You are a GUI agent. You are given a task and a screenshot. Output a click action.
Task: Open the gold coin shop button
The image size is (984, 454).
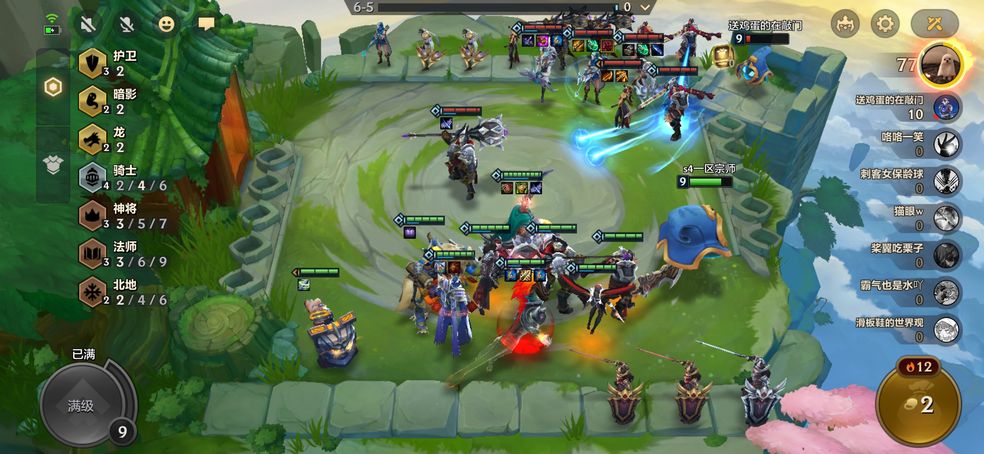[918, 404]
